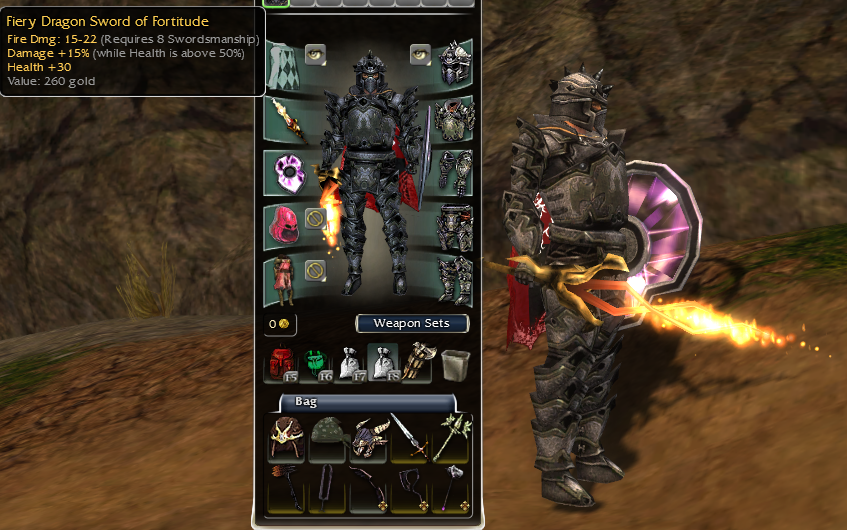This screenshot has width=847, height=530.
Task: Click the equipped gauntlets slot
Action: click(x=456, y=172)
